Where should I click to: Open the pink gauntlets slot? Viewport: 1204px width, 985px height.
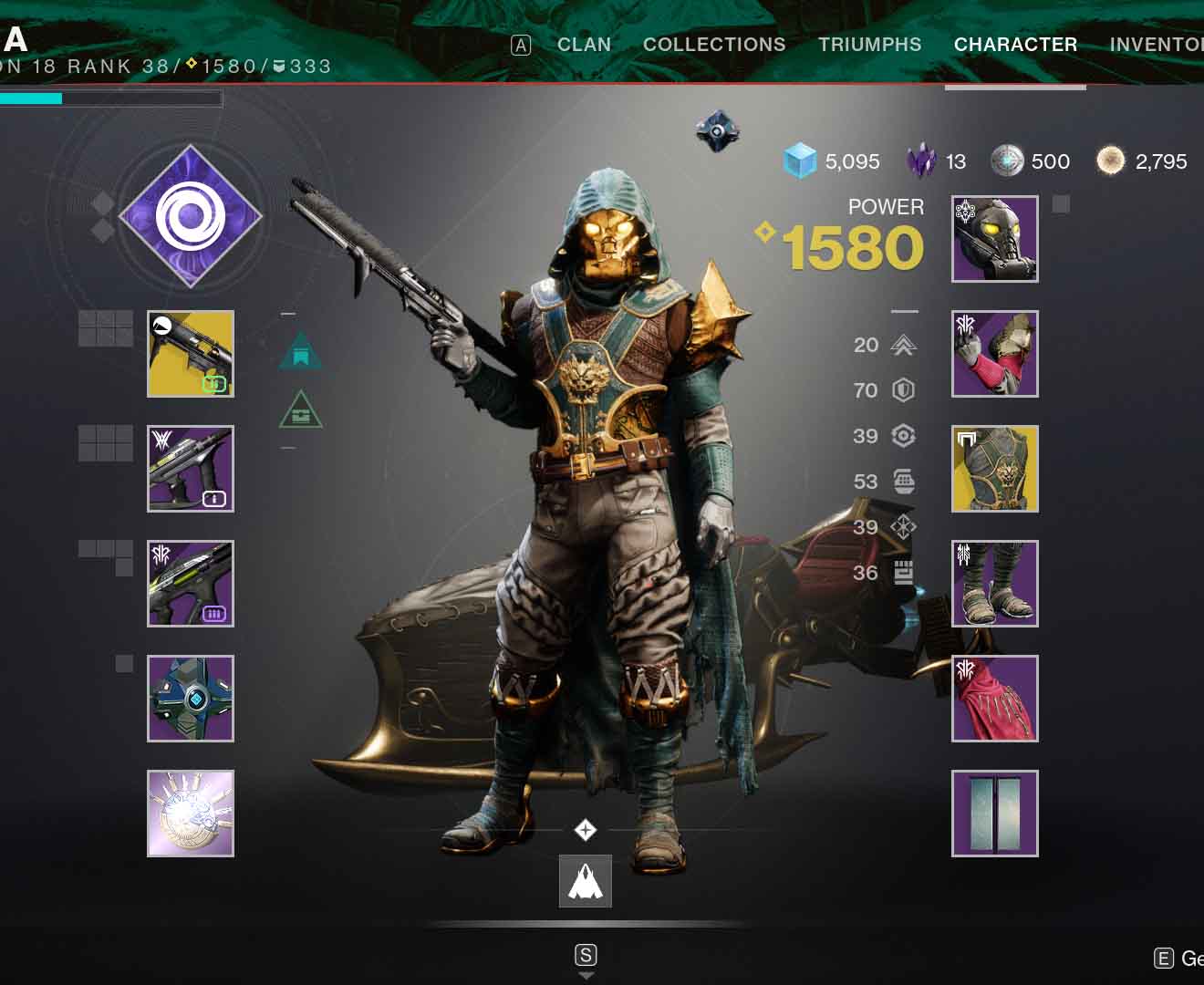(x=993, y=355)
